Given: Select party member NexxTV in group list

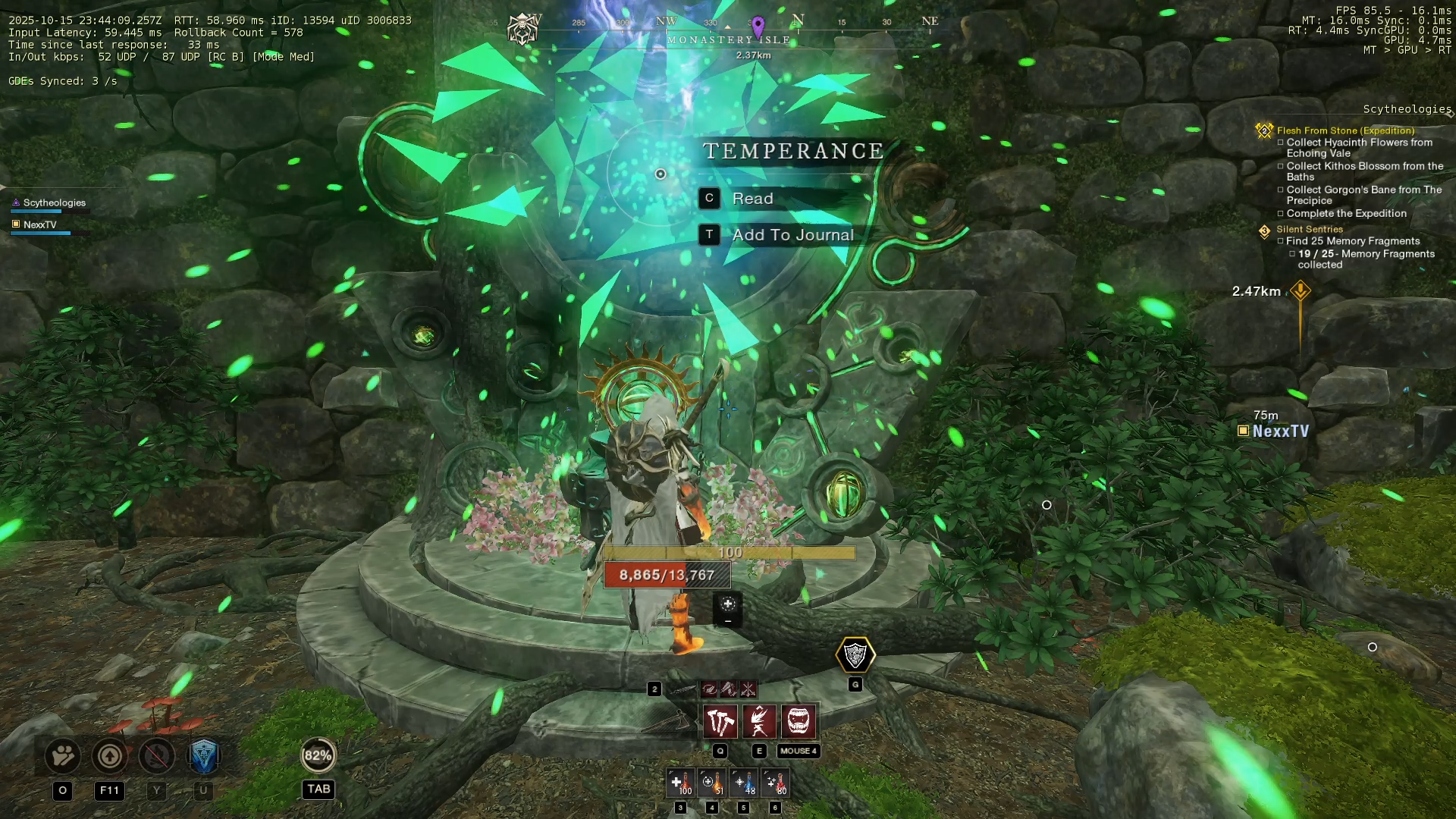Looking at the screenshot, I should pos(40,224).
